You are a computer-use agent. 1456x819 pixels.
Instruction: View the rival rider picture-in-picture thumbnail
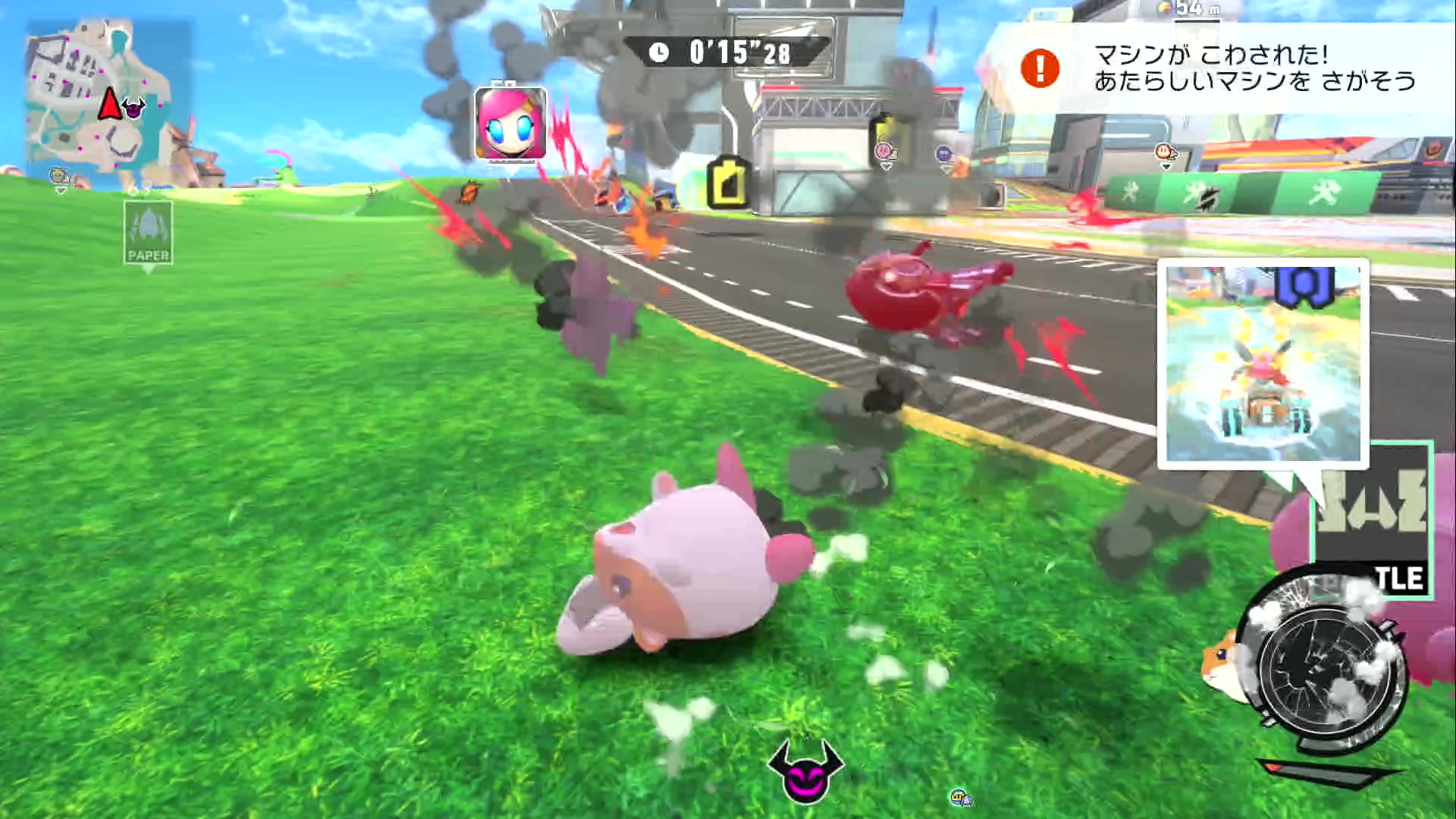(1263, 363)
